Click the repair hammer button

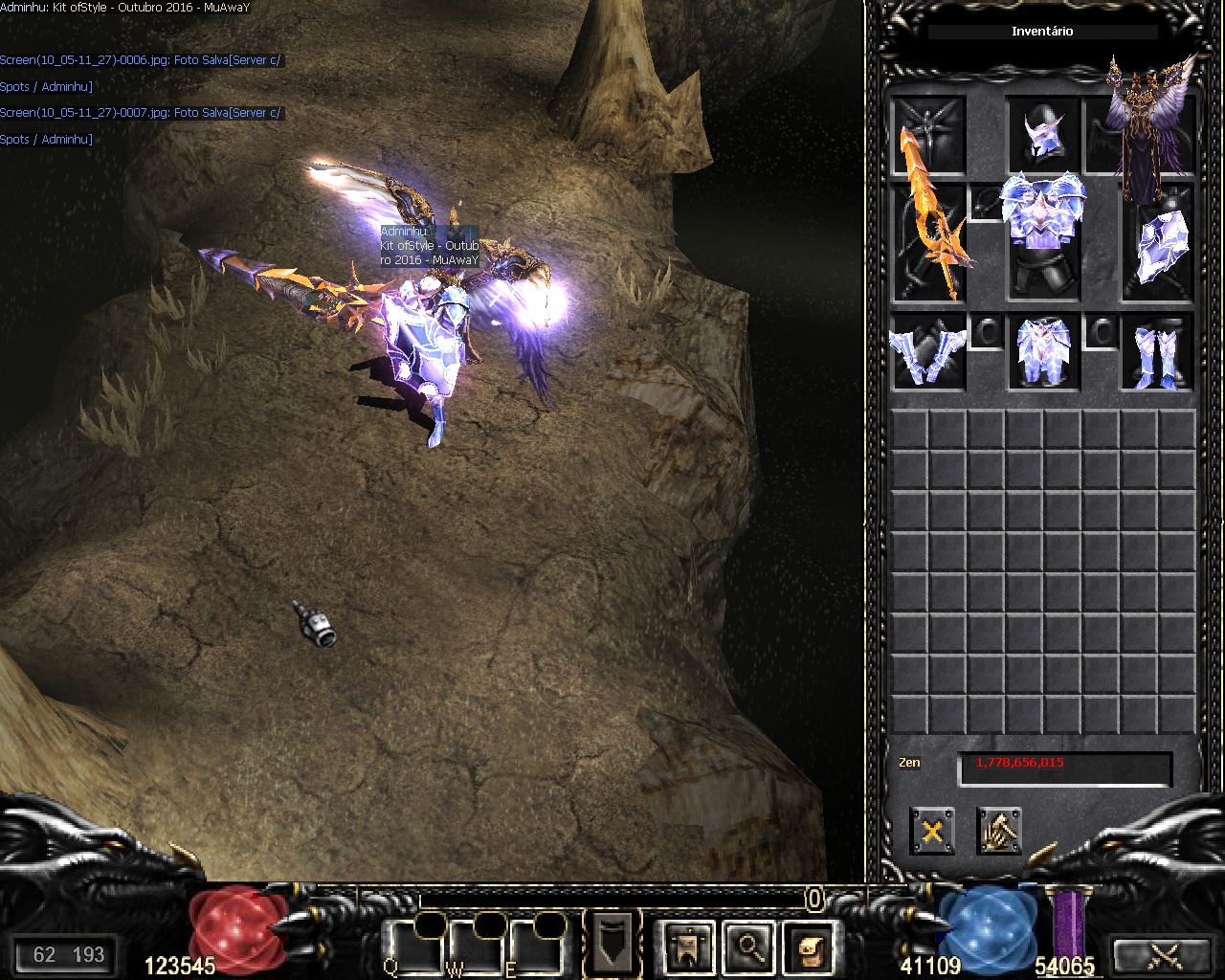point(999,830)
